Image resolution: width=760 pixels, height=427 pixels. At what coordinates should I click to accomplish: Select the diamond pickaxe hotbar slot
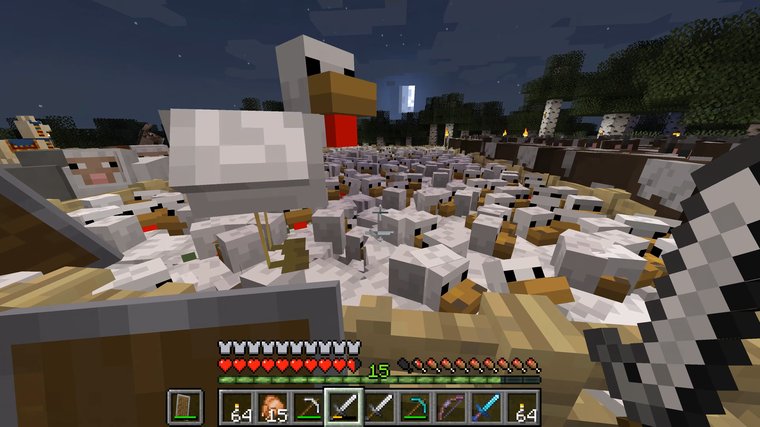pyautogui.click(x=415, y=406)
